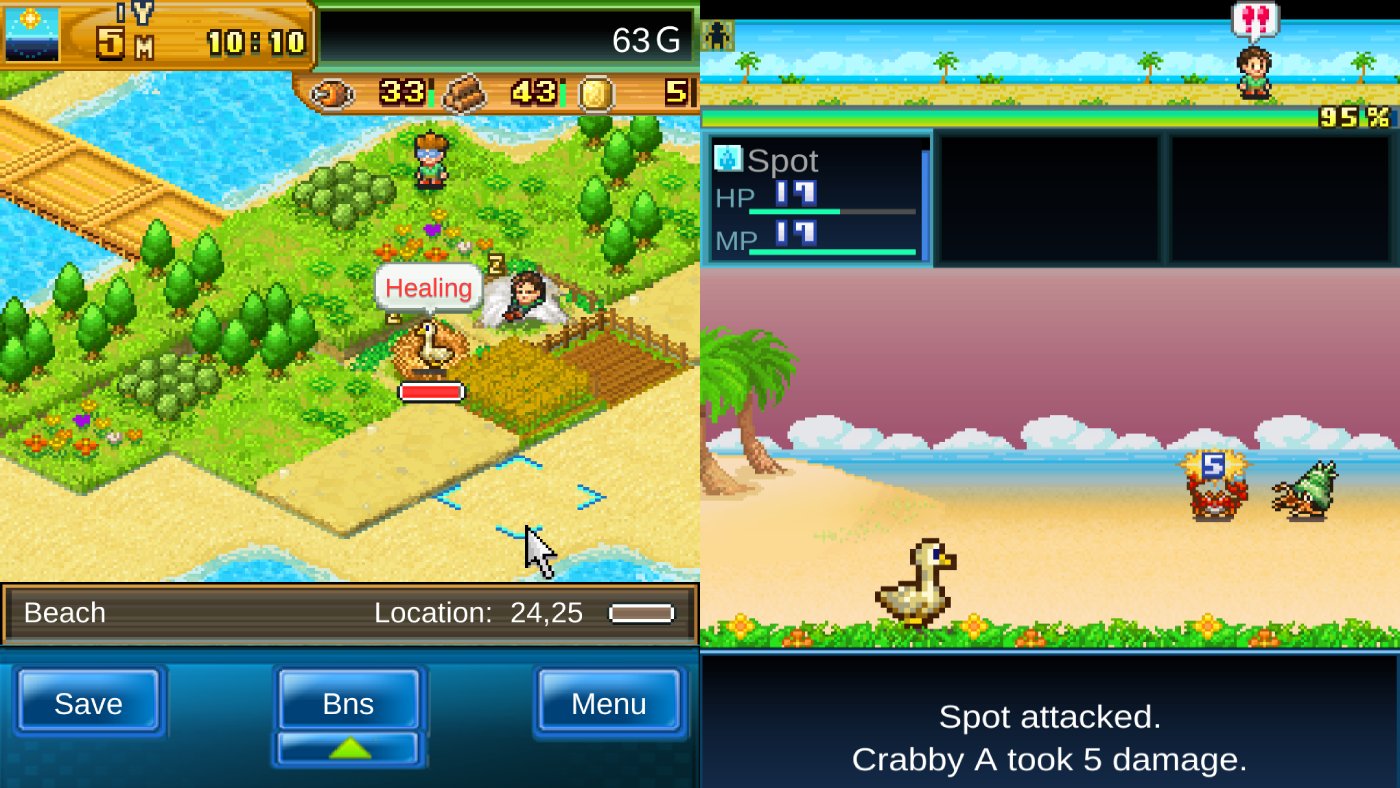
Task: Click Spot's blue element icon in the party panel
Action: click(x=727, y=159)
